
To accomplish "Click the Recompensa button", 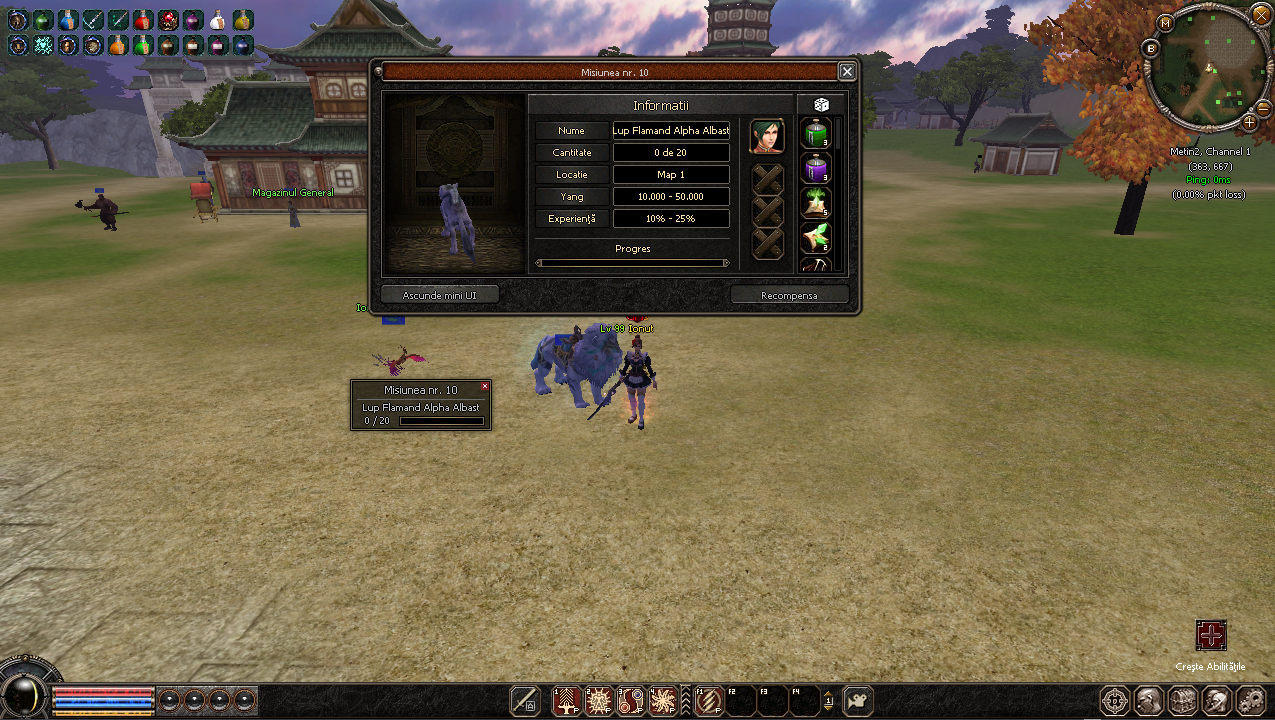I will pyautogui.click(x=789, y=295).
